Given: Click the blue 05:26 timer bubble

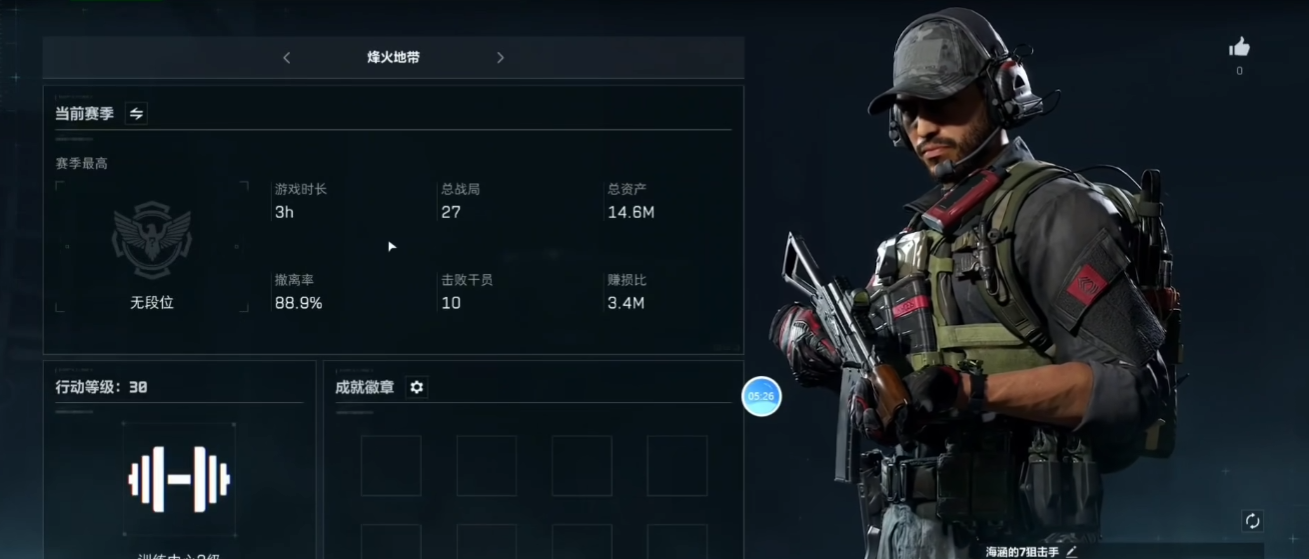Looking at the screenshot, I should point(761,397).
